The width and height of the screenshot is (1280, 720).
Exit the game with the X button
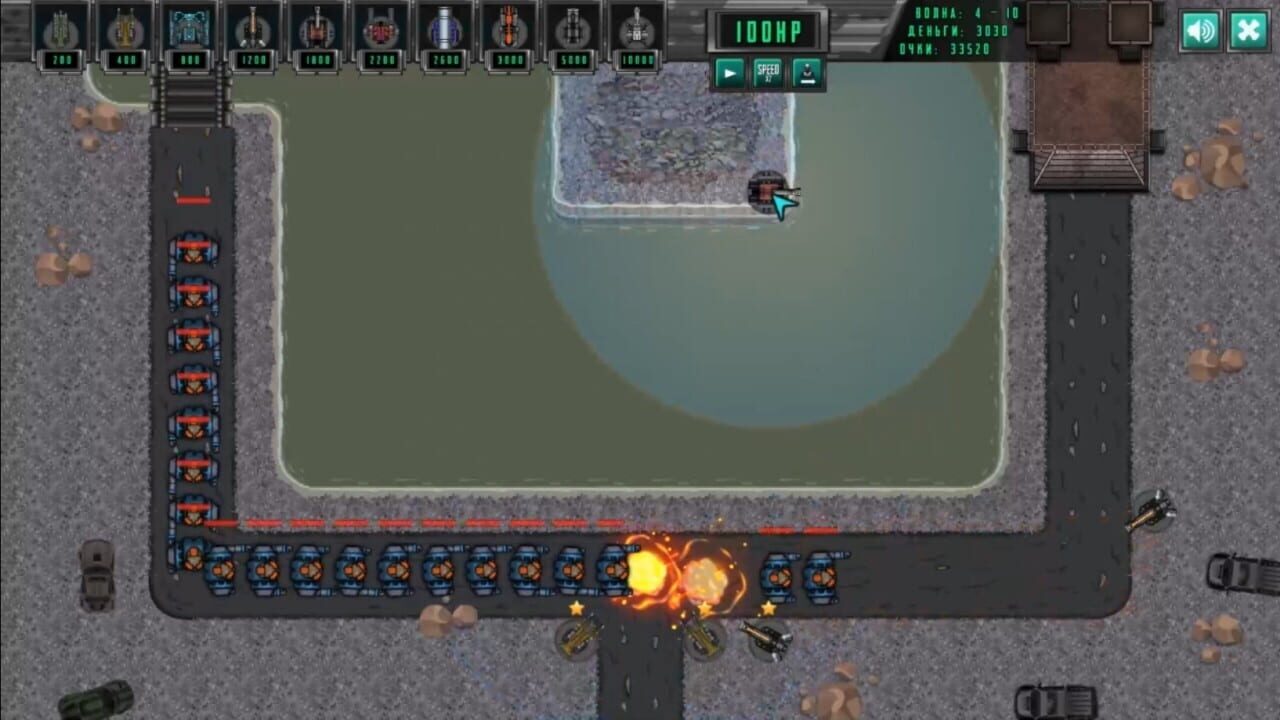(1247, 31)
